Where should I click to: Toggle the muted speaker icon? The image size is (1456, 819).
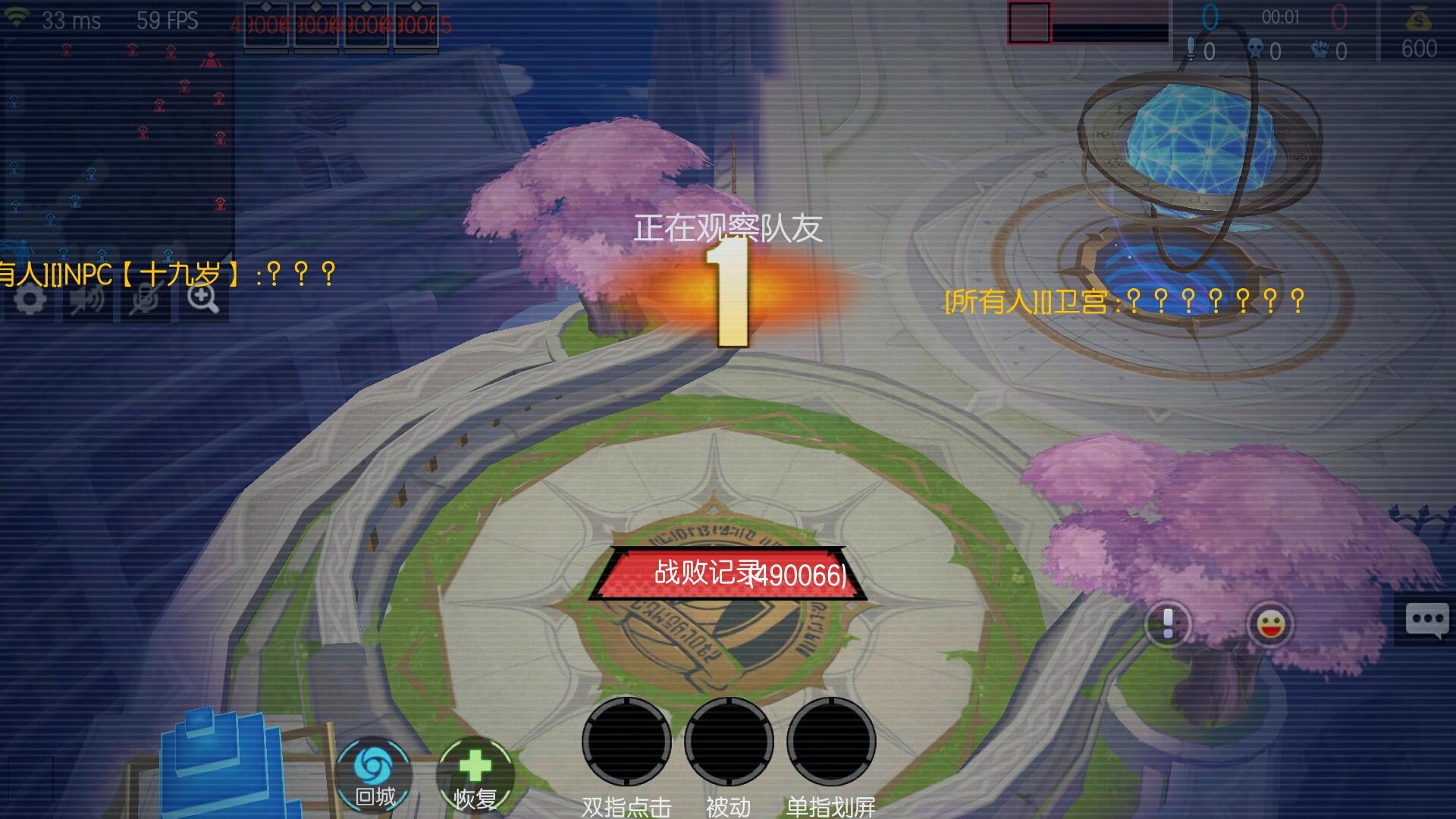(x=87, y=300)
